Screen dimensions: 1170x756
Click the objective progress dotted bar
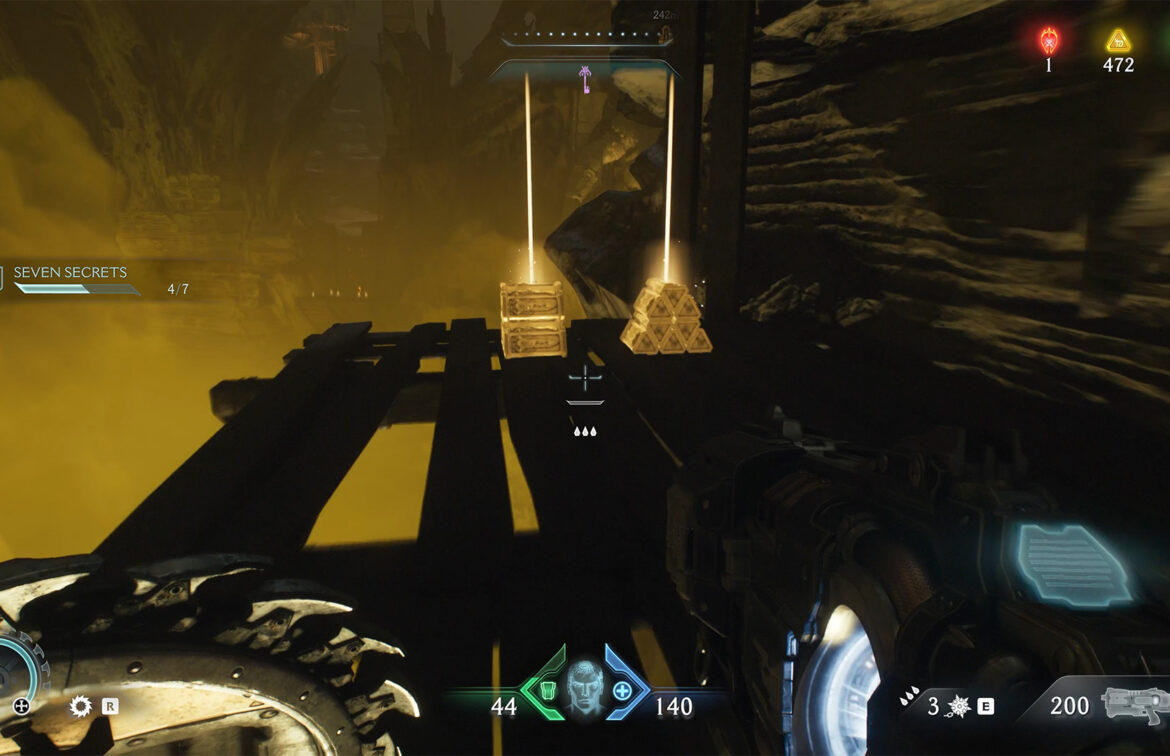pyautogui.click(x=585, y=36)
